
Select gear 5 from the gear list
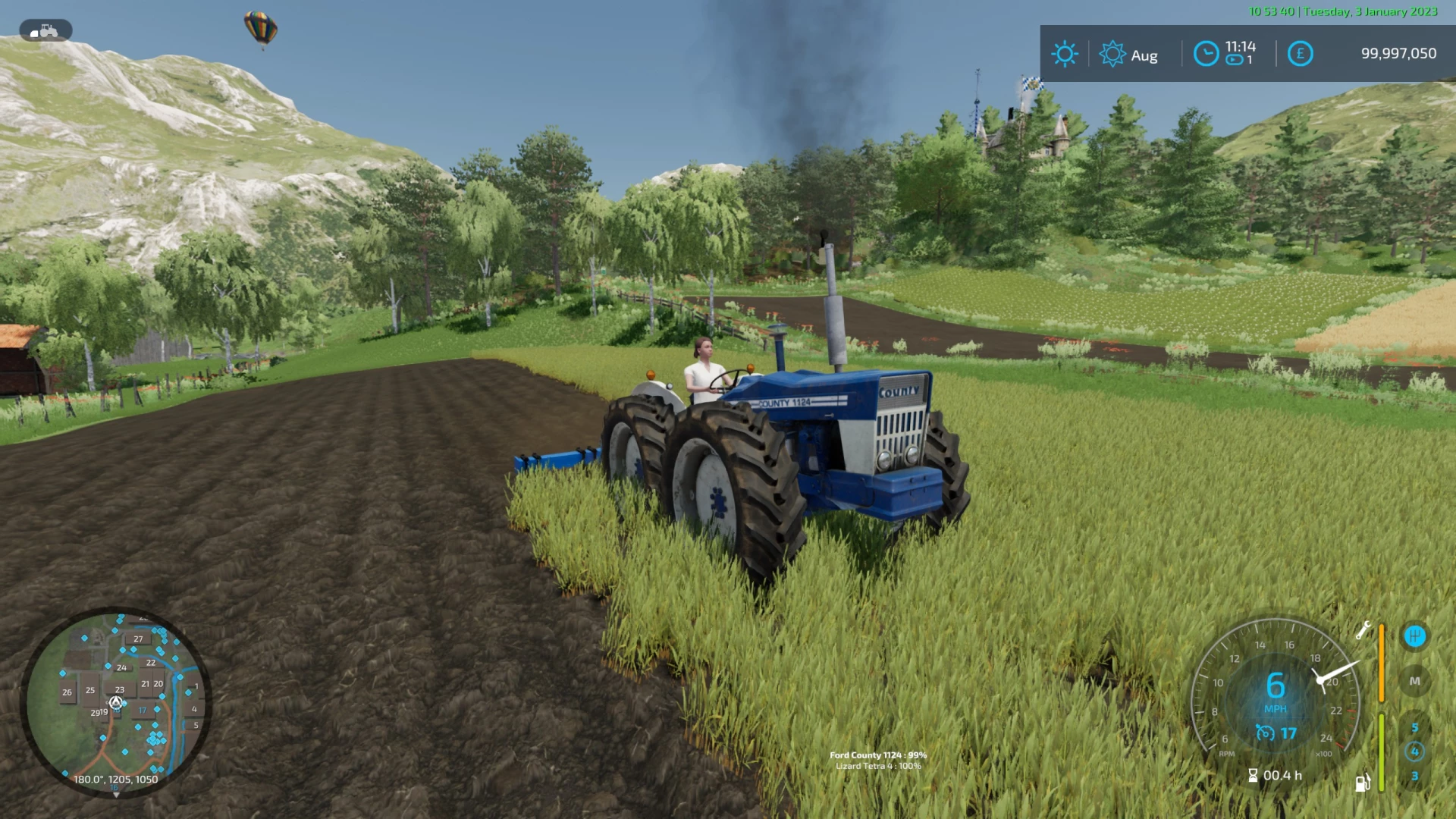(1415, 728)
